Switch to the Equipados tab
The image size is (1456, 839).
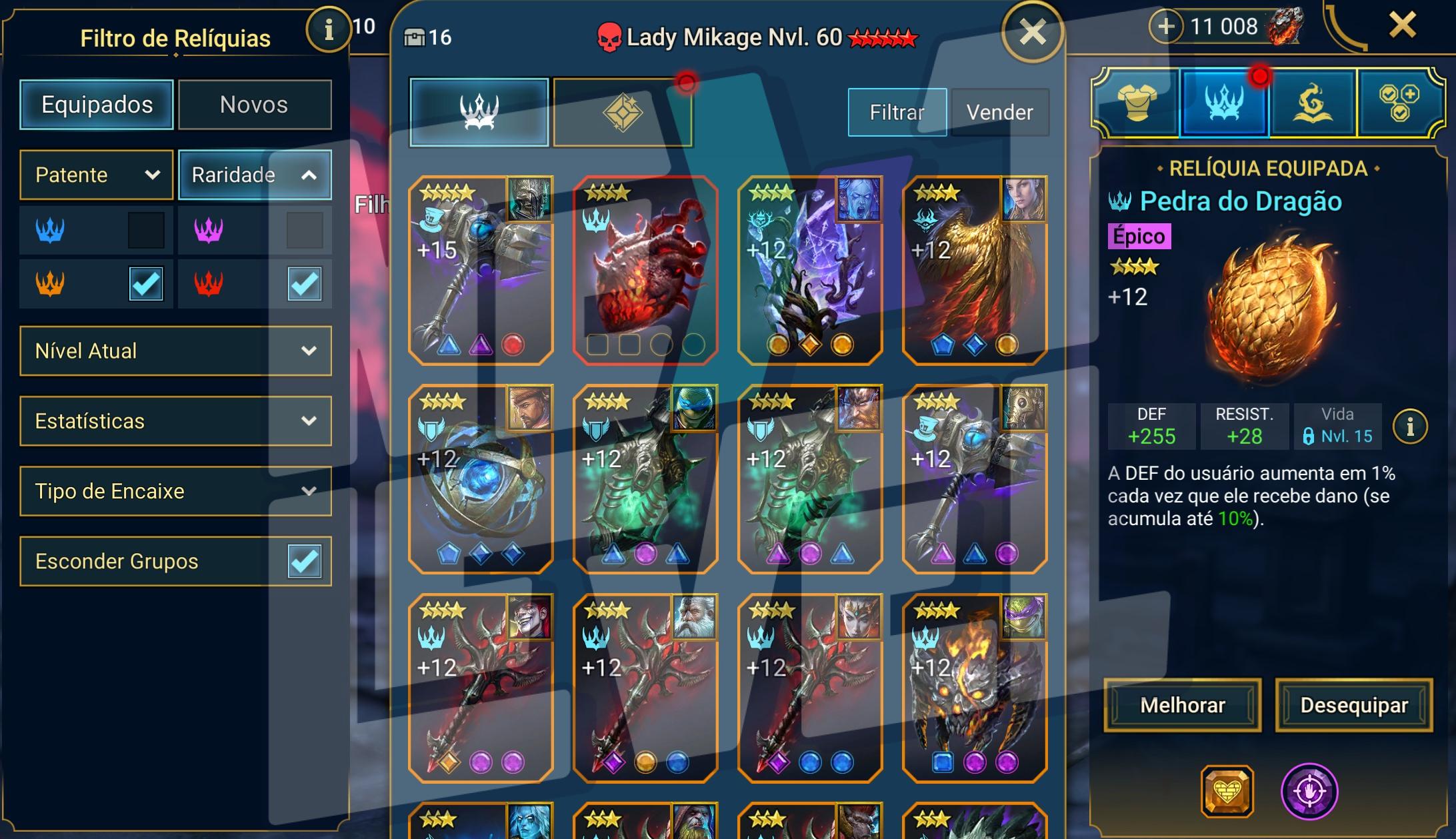pos(97,105)
